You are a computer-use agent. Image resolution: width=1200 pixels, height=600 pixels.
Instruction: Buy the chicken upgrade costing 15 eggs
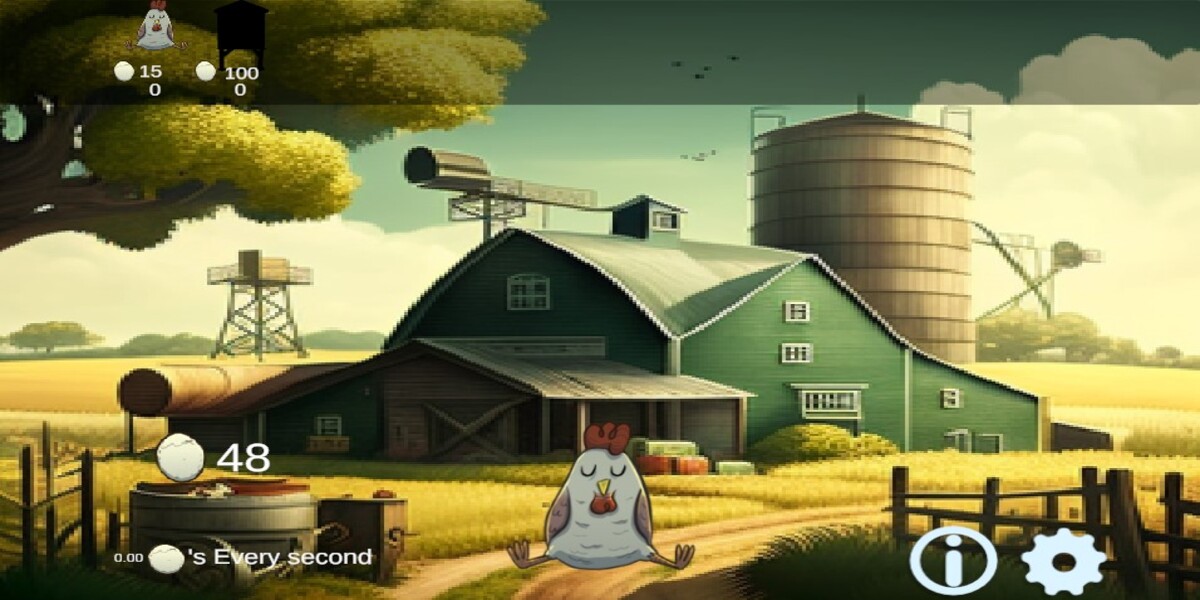click(154, 28)
